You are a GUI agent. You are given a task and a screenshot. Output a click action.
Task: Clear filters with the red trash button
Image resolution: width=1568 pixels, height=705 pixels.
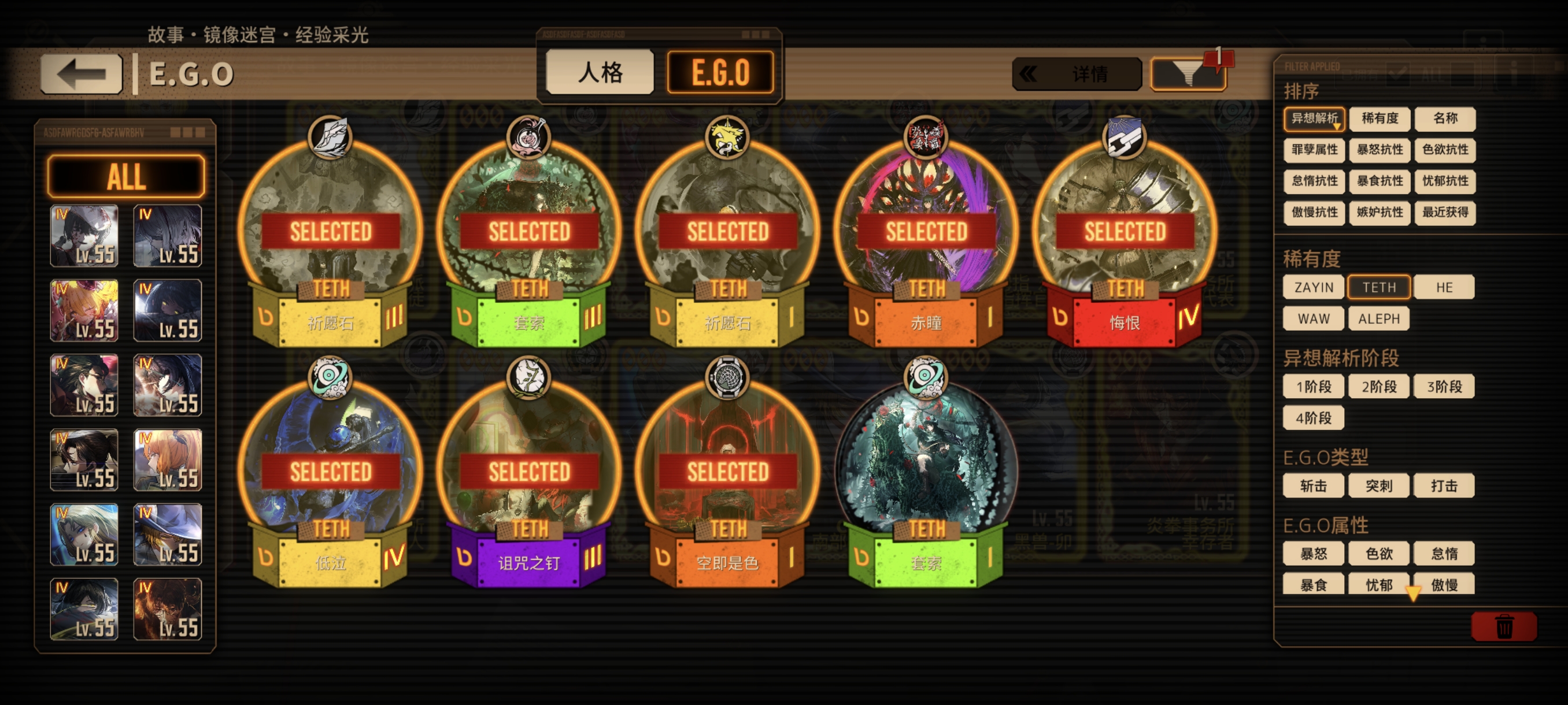(1503, 626)
